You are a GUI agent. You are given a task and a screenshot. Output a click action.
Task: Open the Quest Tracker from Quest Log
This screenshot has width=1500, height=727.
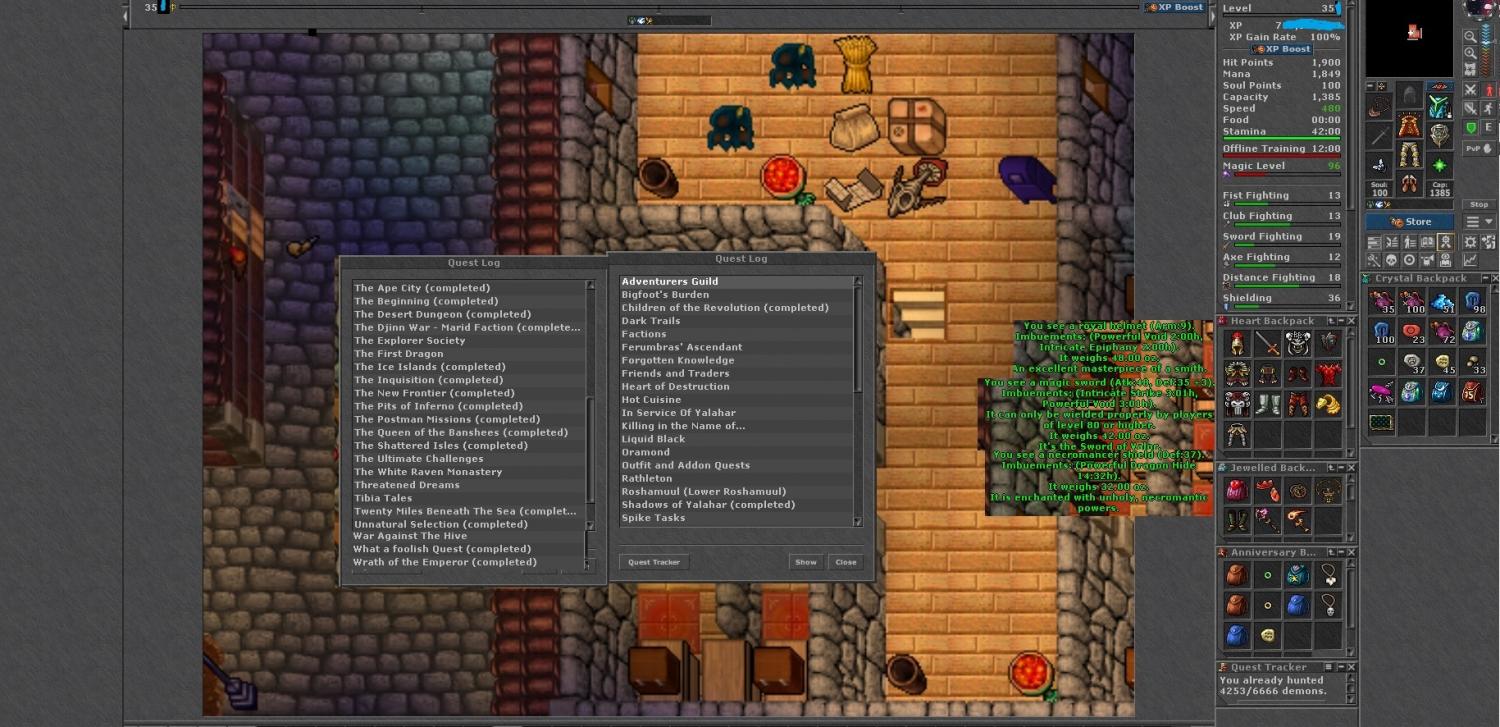[x=654, y=562]
